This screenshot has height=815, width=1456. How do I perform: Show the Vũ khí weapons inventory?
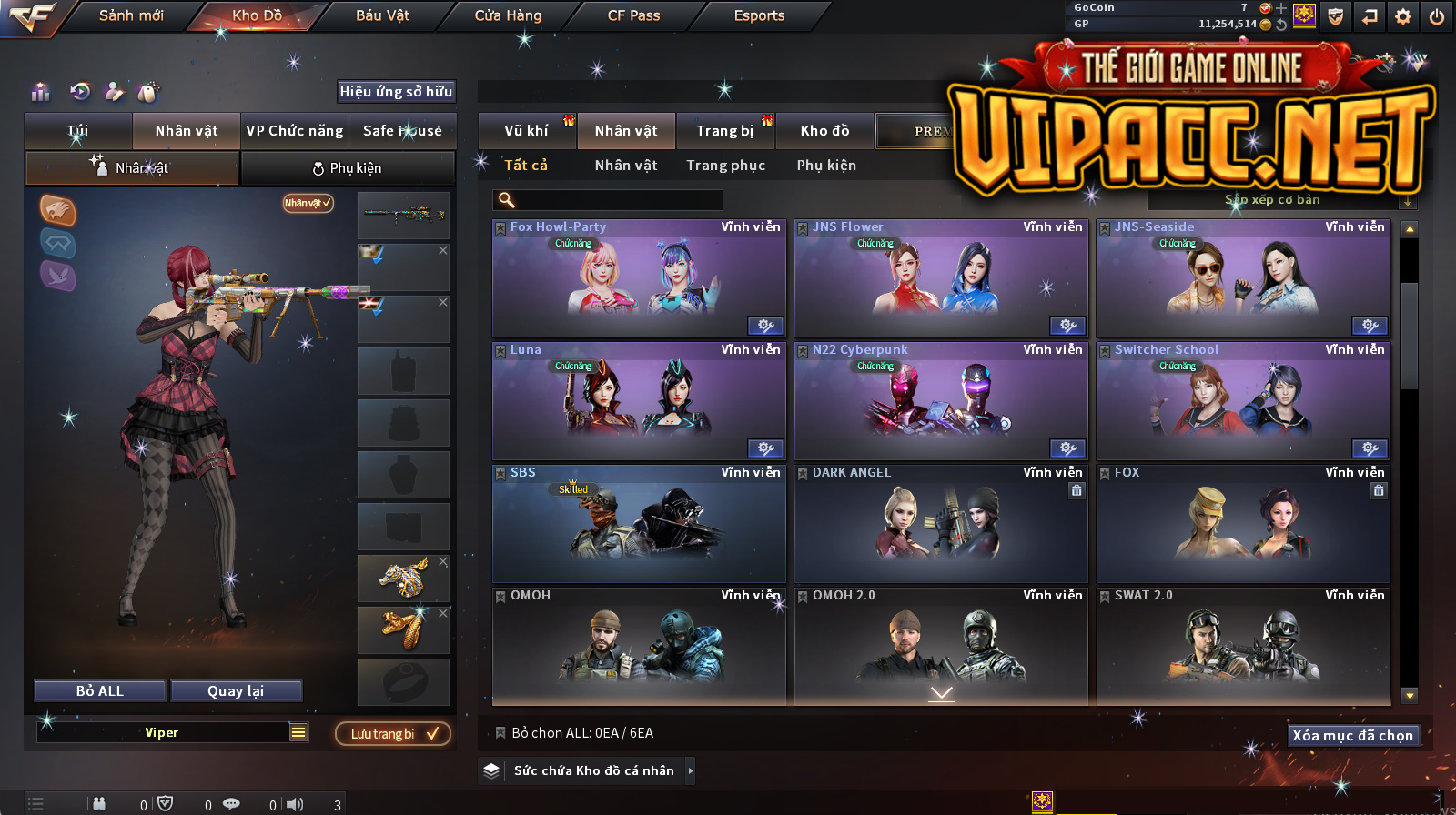[526, 131]
